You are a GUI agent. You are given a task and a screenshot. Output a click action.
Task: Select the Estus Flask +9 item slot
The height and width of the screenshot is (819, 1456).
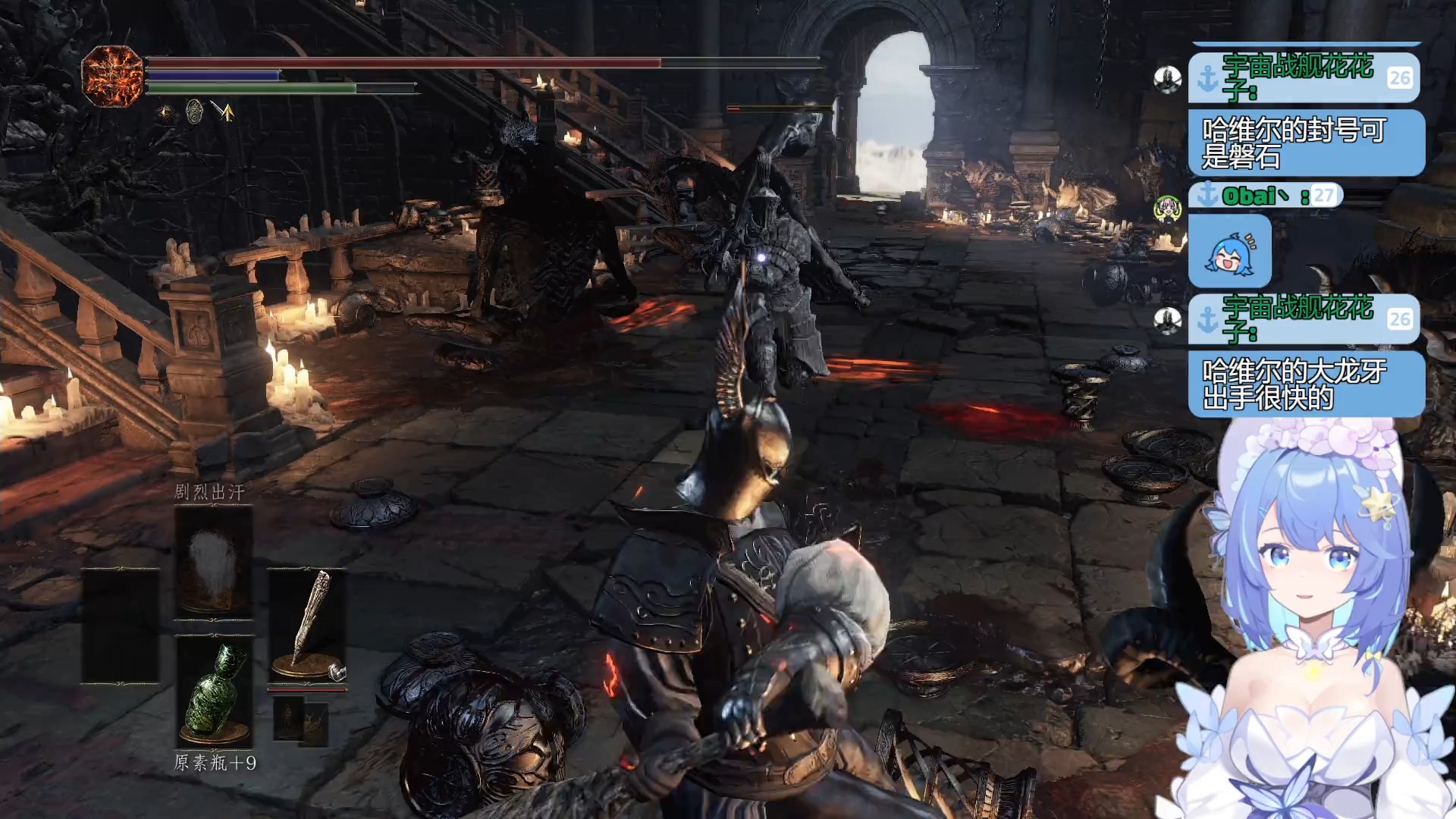[214, 692]
